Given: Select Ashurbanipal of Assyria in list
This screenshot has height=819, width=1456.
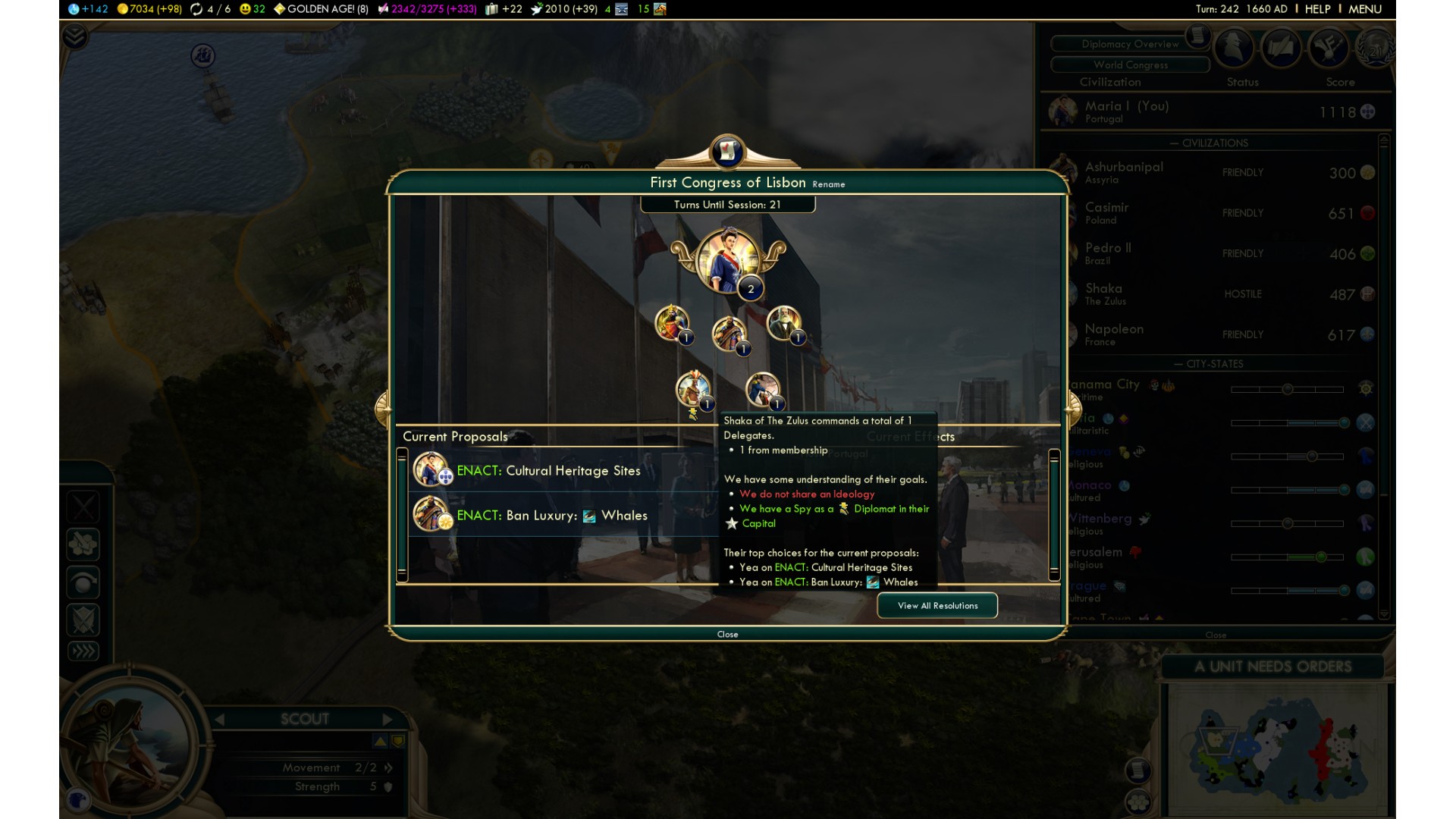Looking at the screenshot, I should pos(1124,172).
